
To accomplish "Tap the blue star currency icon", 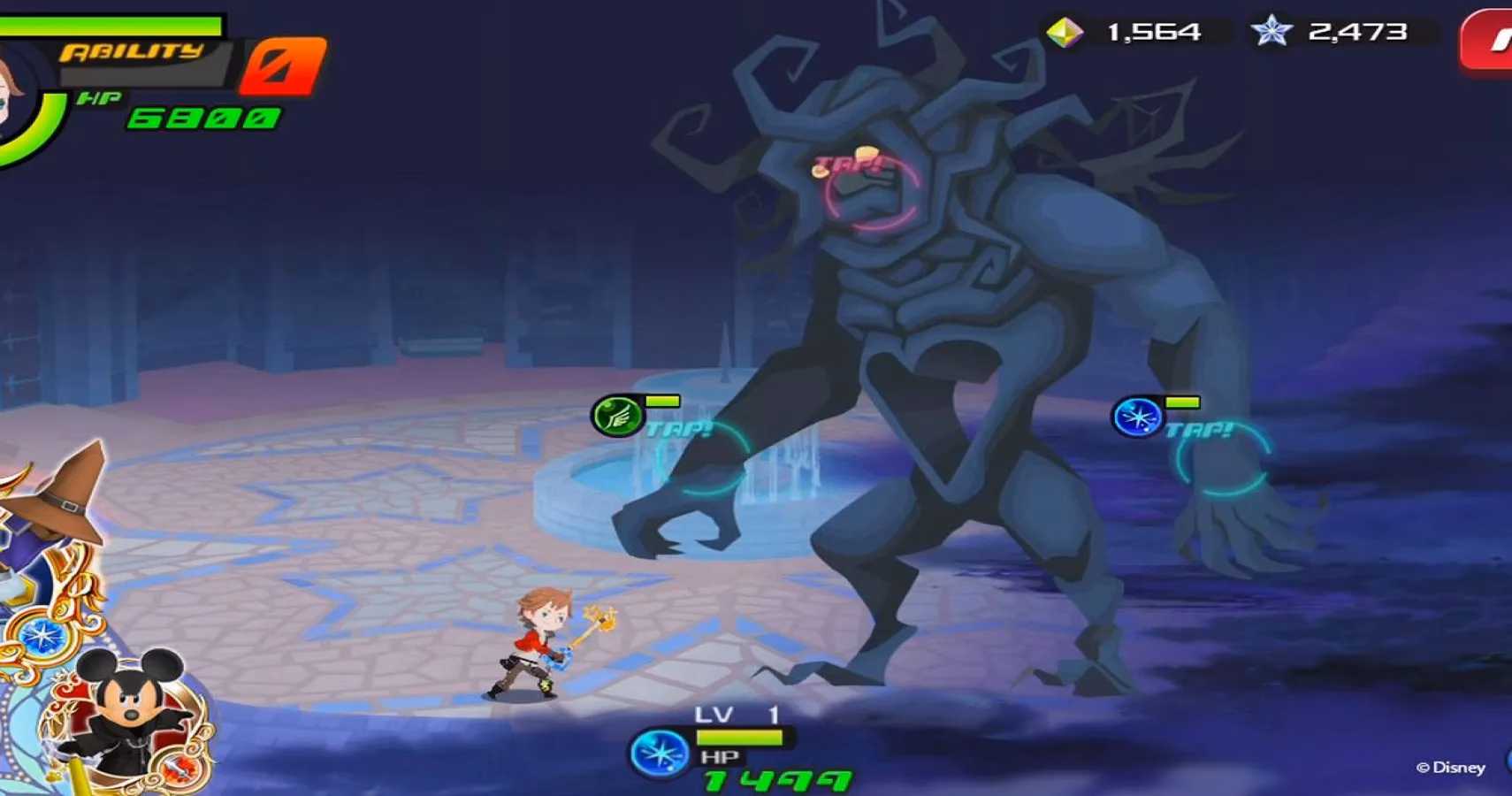I will coord(1272,29).
